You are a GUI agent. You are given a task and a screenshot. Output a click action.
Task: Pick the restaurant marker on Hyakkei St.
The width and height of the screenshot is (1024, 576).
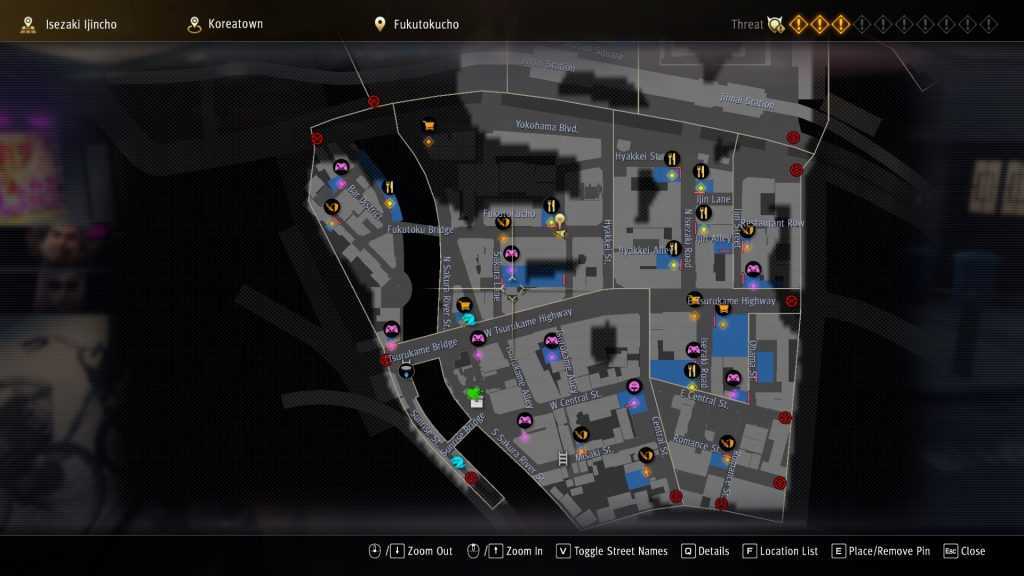click(672, 158)
